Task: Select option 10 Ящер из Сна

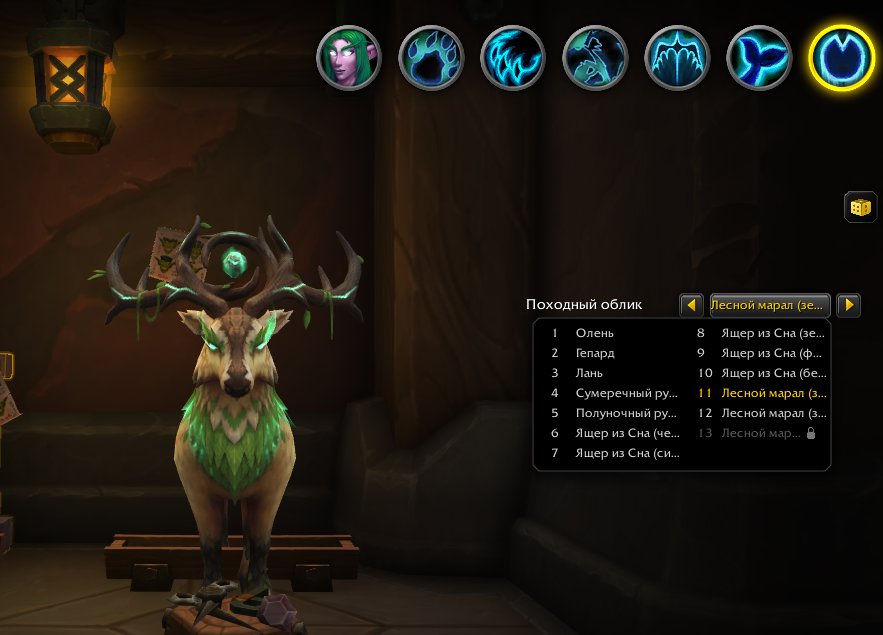Action: [760, 373]
